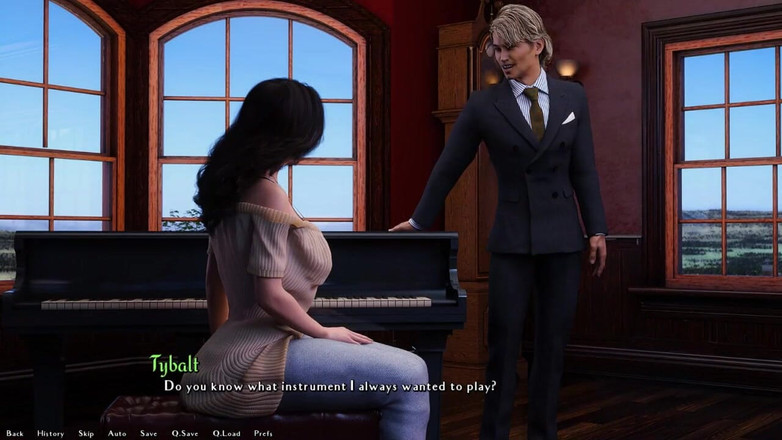Quick save with Q.Save
Viewport: 782px width, 440px height.
[184, 433]
